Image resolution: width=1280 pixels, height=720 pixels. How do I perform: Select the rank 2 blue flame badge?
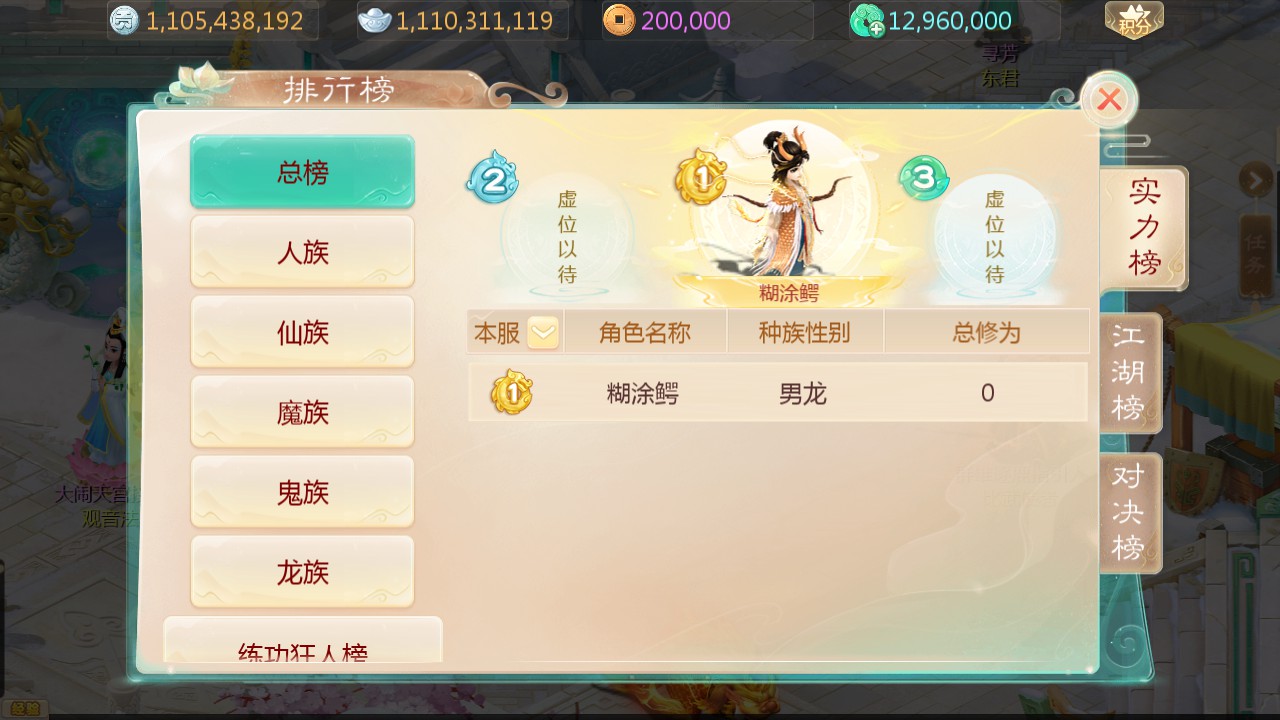(491, 180)
